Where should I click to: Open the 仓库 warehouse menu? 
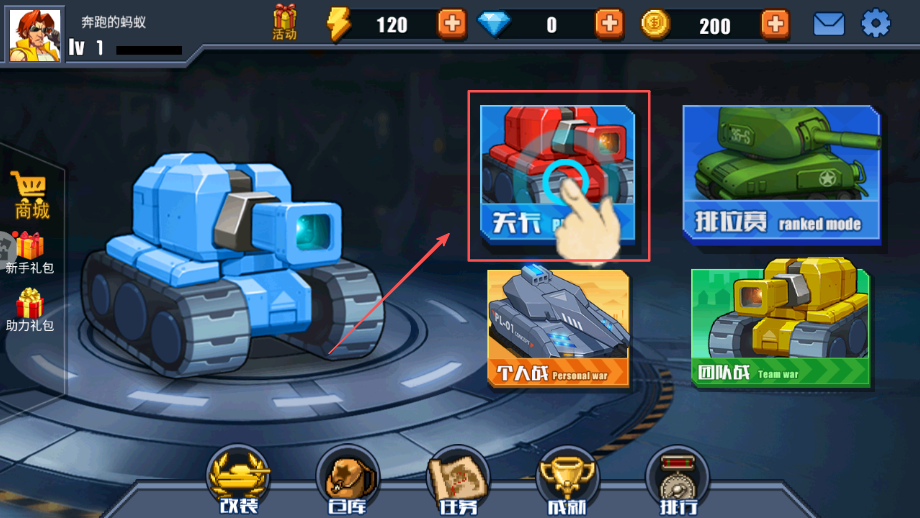click(x=347, y=480)
